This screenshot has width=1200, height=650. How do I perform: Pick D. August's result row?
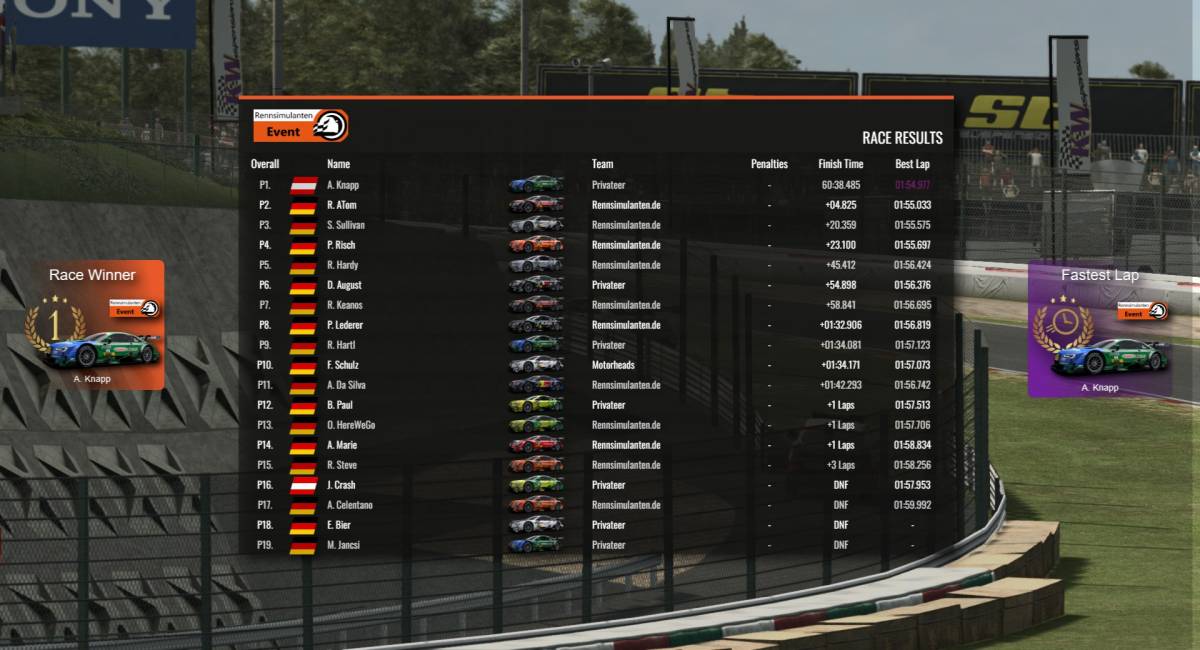343,285
